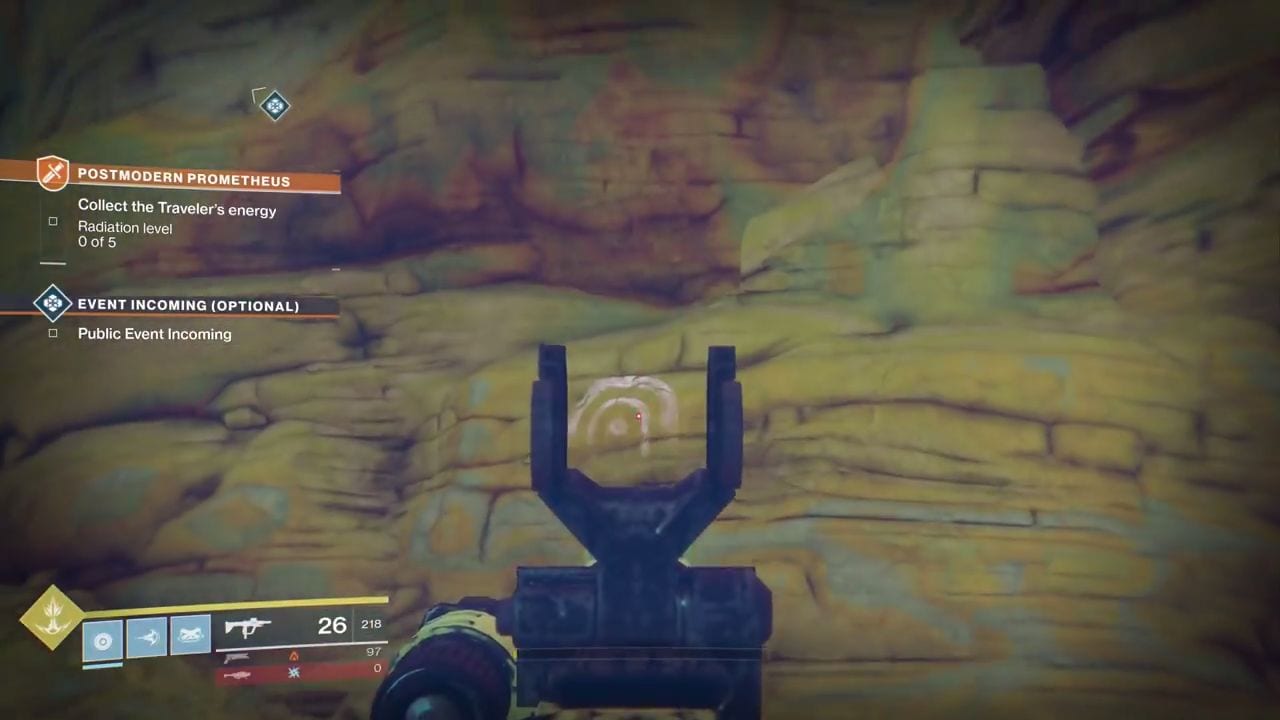
Task: Switch to the power weapon row
Action: coord(300,670)
